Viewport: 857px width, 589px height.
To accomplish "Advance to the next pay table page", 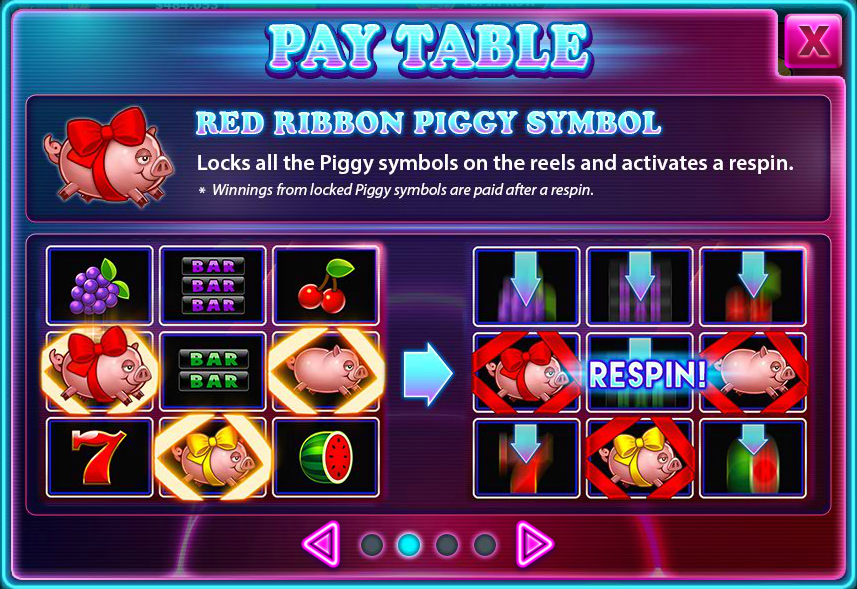I will pyautogui.click(x=534, y=544).
